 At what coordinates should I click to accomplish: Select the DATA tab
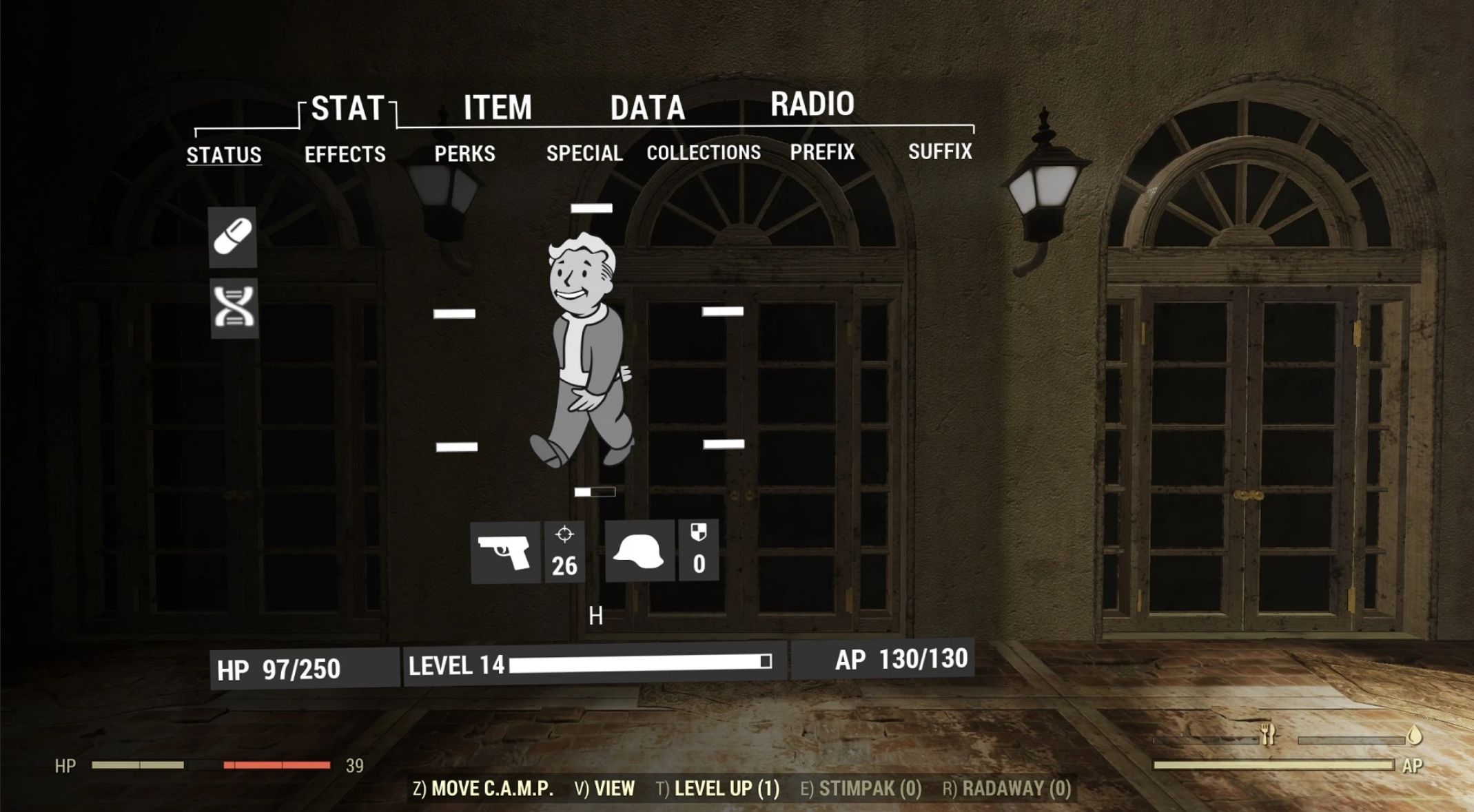point(647,108)
